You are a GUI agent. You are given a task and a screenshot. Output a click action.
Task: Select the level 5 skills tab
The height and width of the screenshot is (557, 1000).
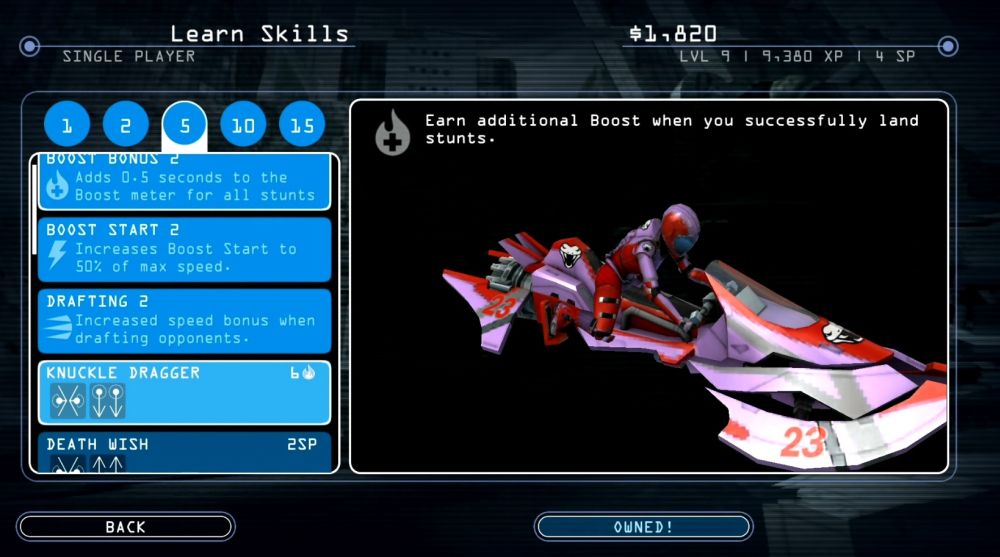coord(185,126)
